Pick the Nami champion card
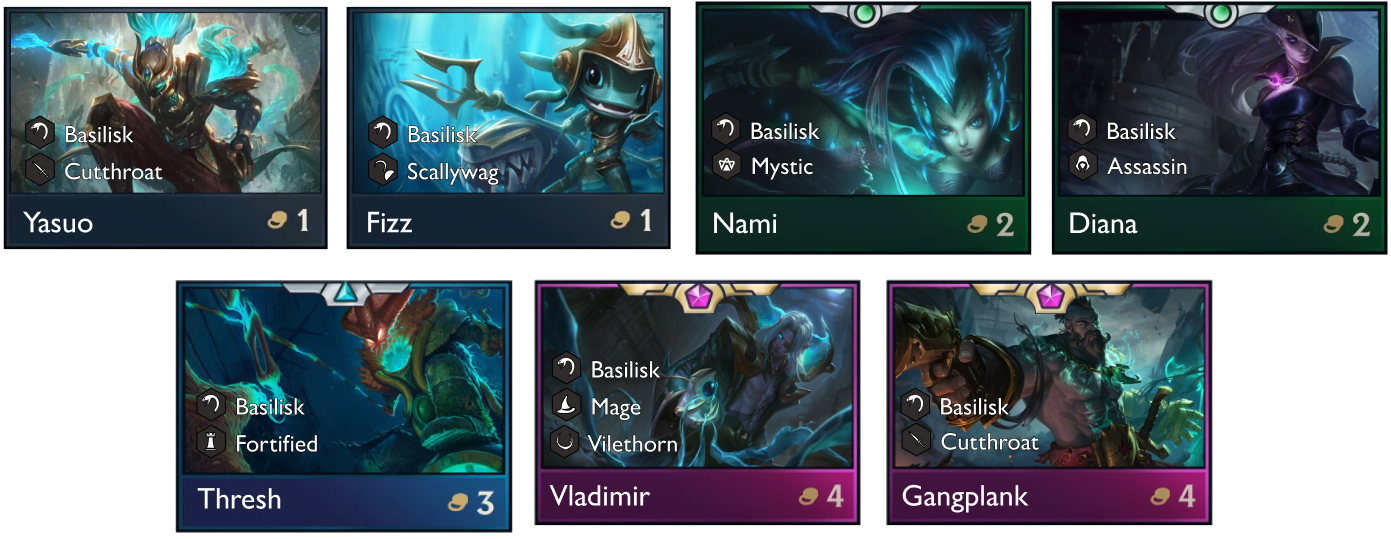 coord(863,127)
